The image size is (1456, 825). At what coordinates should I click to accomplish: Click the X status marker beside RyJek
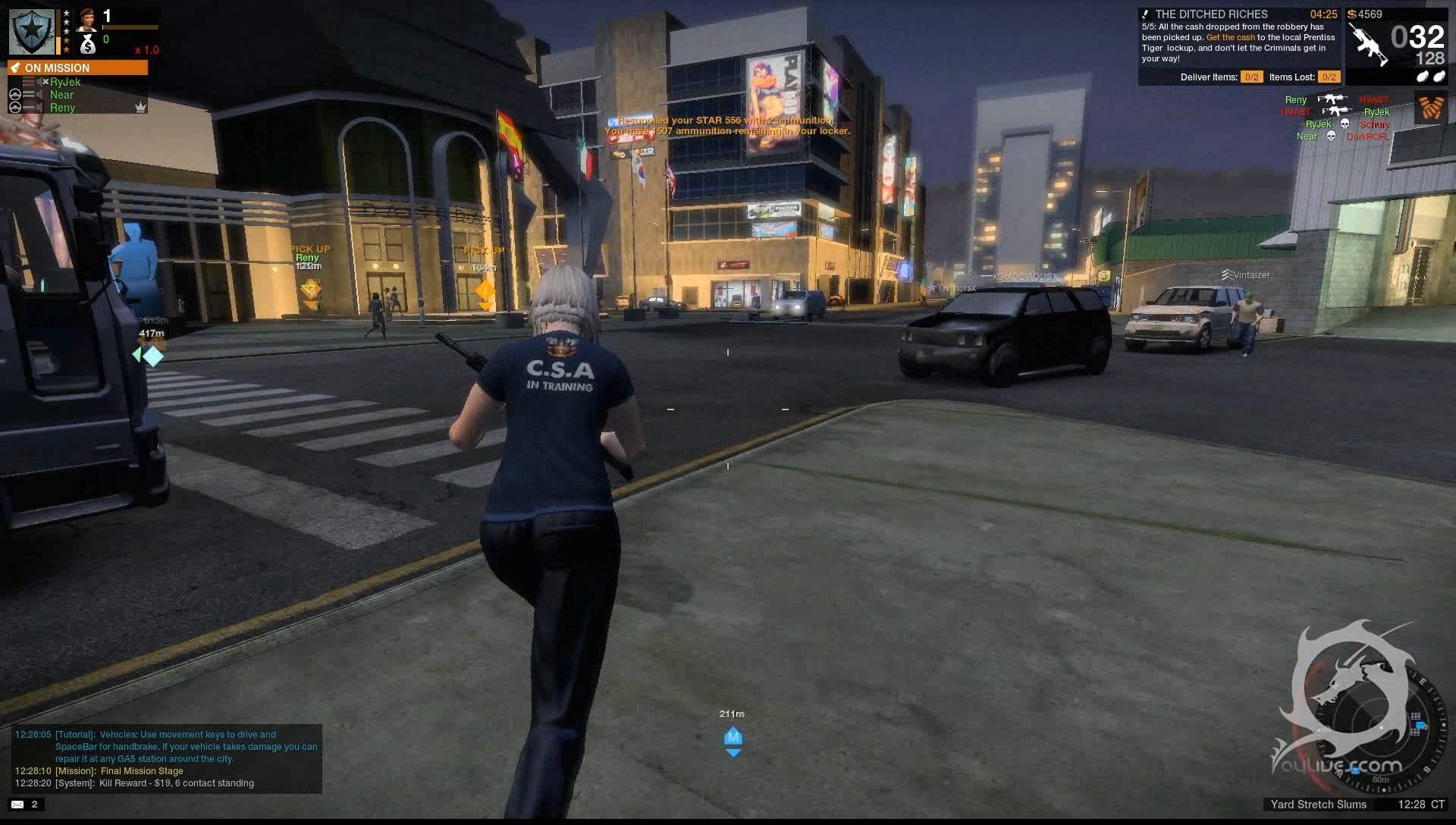click(45, 82)
